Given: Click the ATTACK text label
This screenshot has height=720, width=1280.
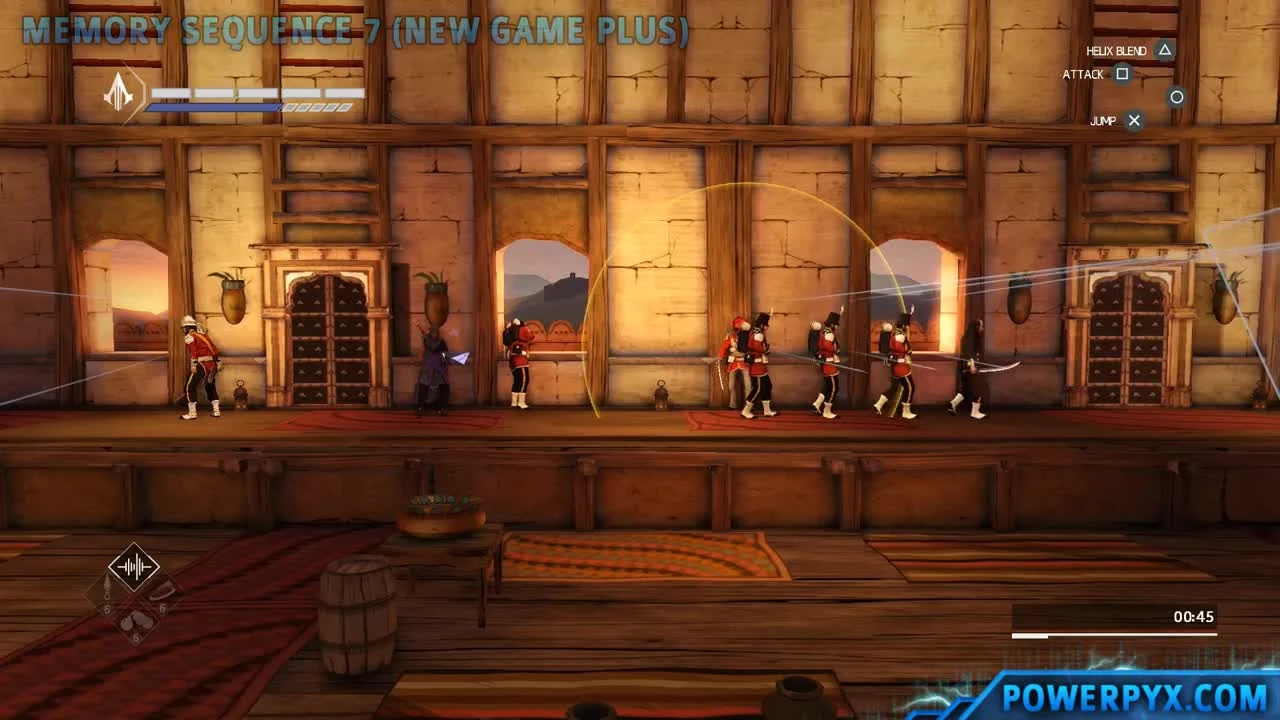Looking at the screenshot, I should [1084, 74].
